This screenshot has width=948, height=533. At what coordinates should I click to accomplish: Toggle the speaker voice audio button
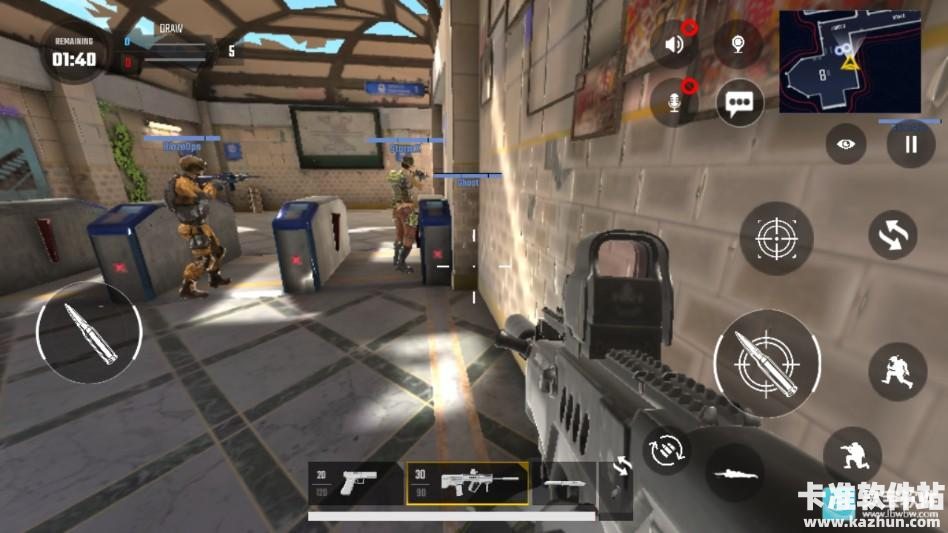pyautogui.click(x=675, y=44)
